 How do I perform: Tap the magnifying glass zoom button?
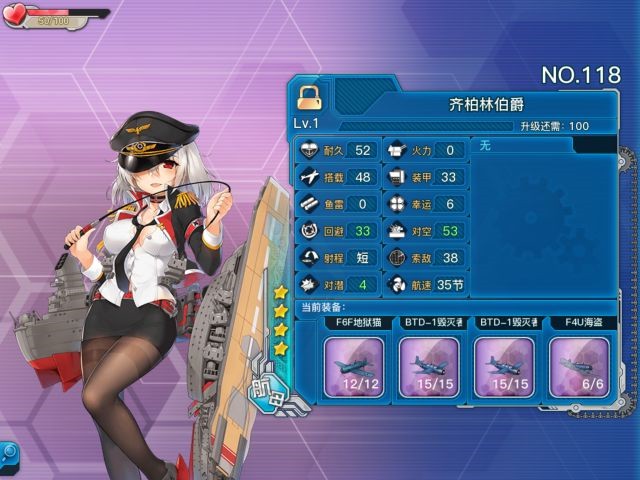tap(9, 452)
